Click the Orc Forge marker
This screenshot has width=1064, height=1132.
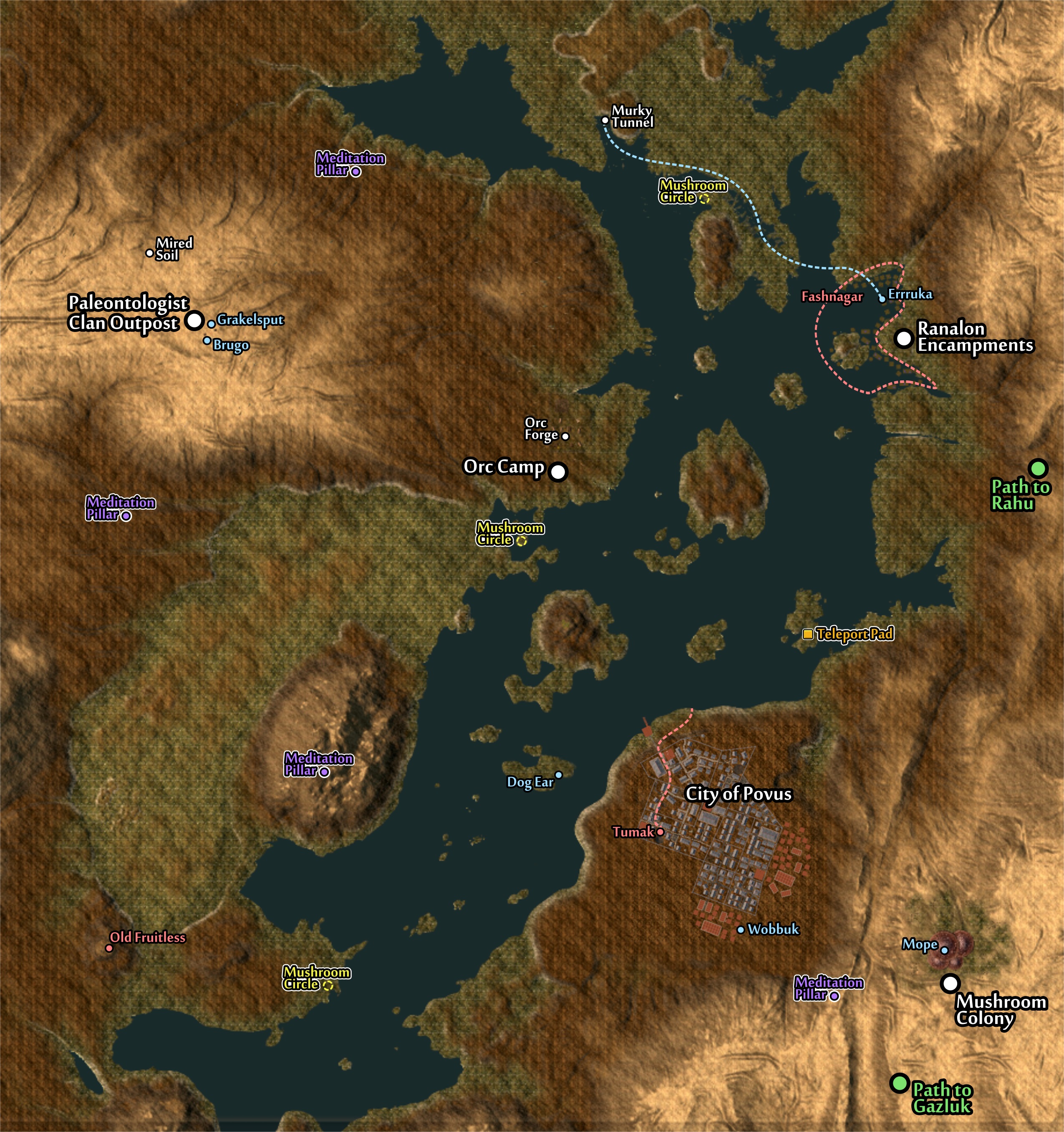(565, 436)
